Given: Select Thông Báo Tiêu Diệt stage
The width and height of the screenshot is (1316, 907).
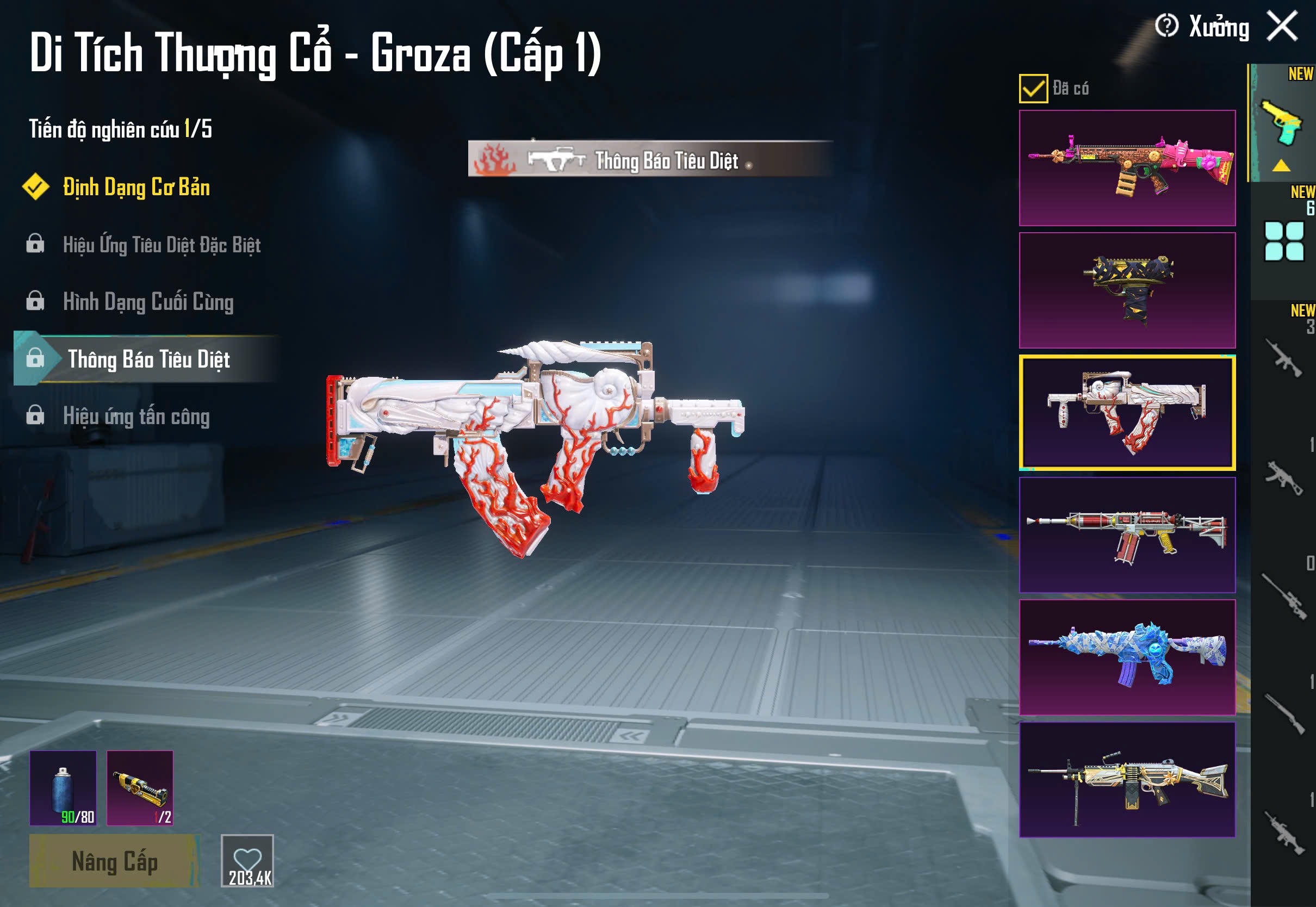Looking at the screenshot, I should click(x=148, y=359).
